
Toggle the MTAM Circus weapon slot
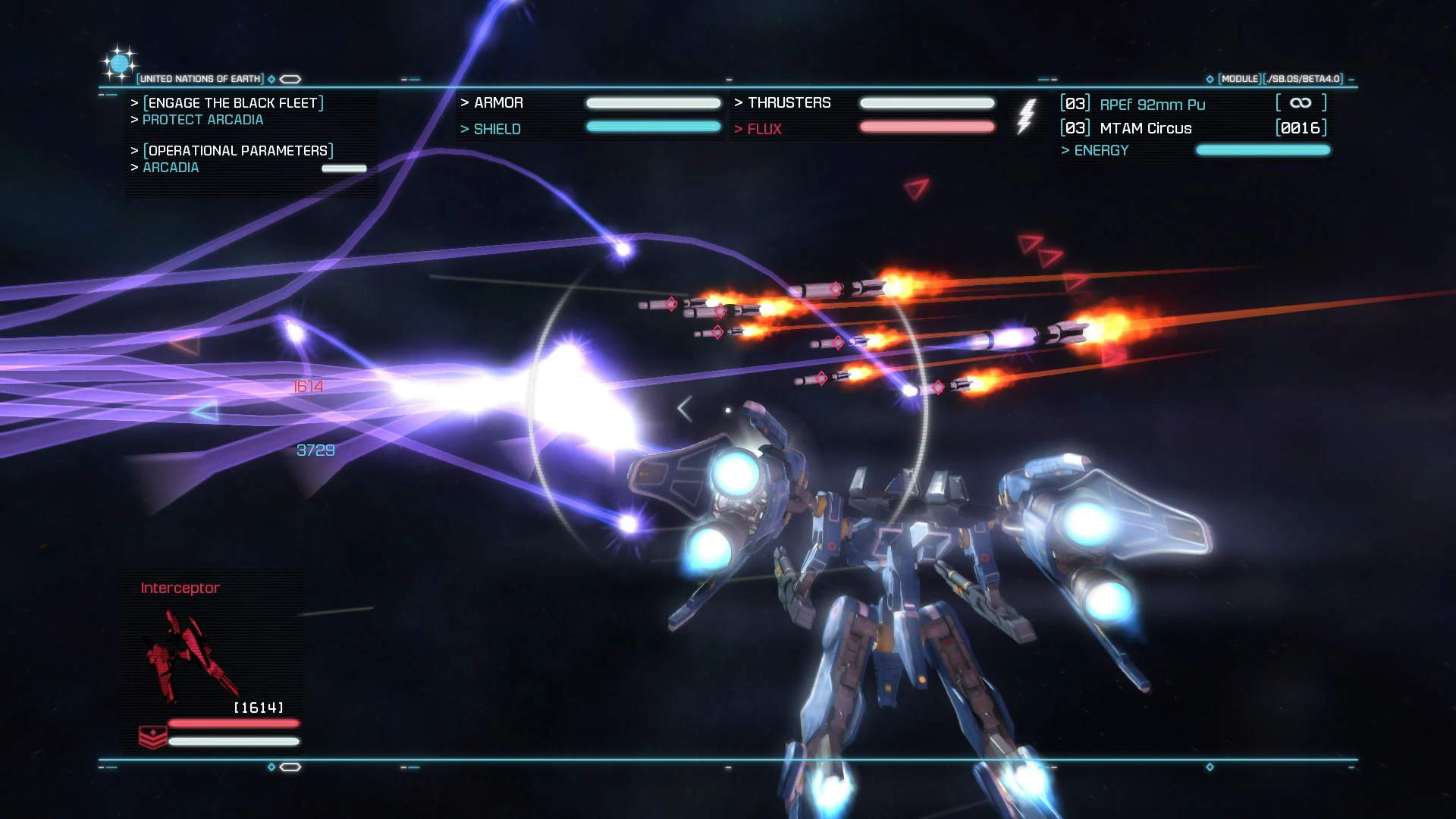1146,128
